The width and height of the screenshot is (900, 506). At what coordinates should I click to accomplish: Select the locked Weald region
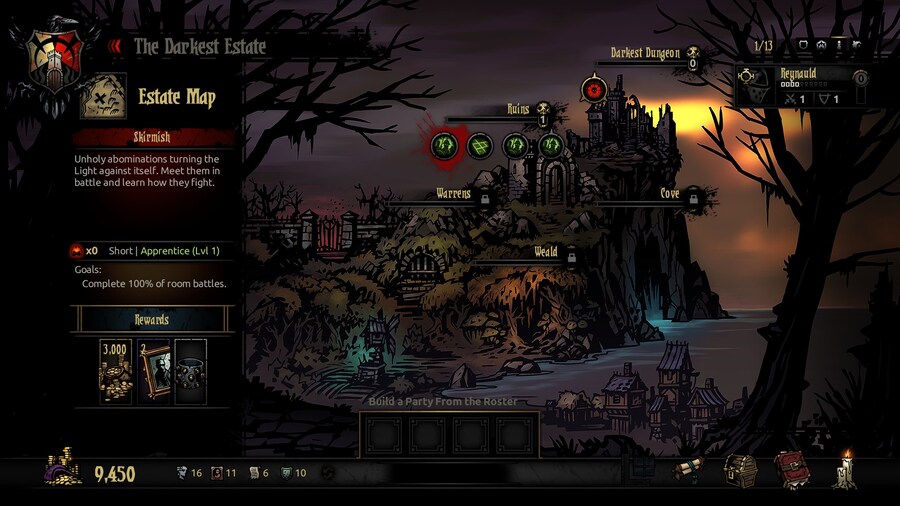[x=545, y=252]
